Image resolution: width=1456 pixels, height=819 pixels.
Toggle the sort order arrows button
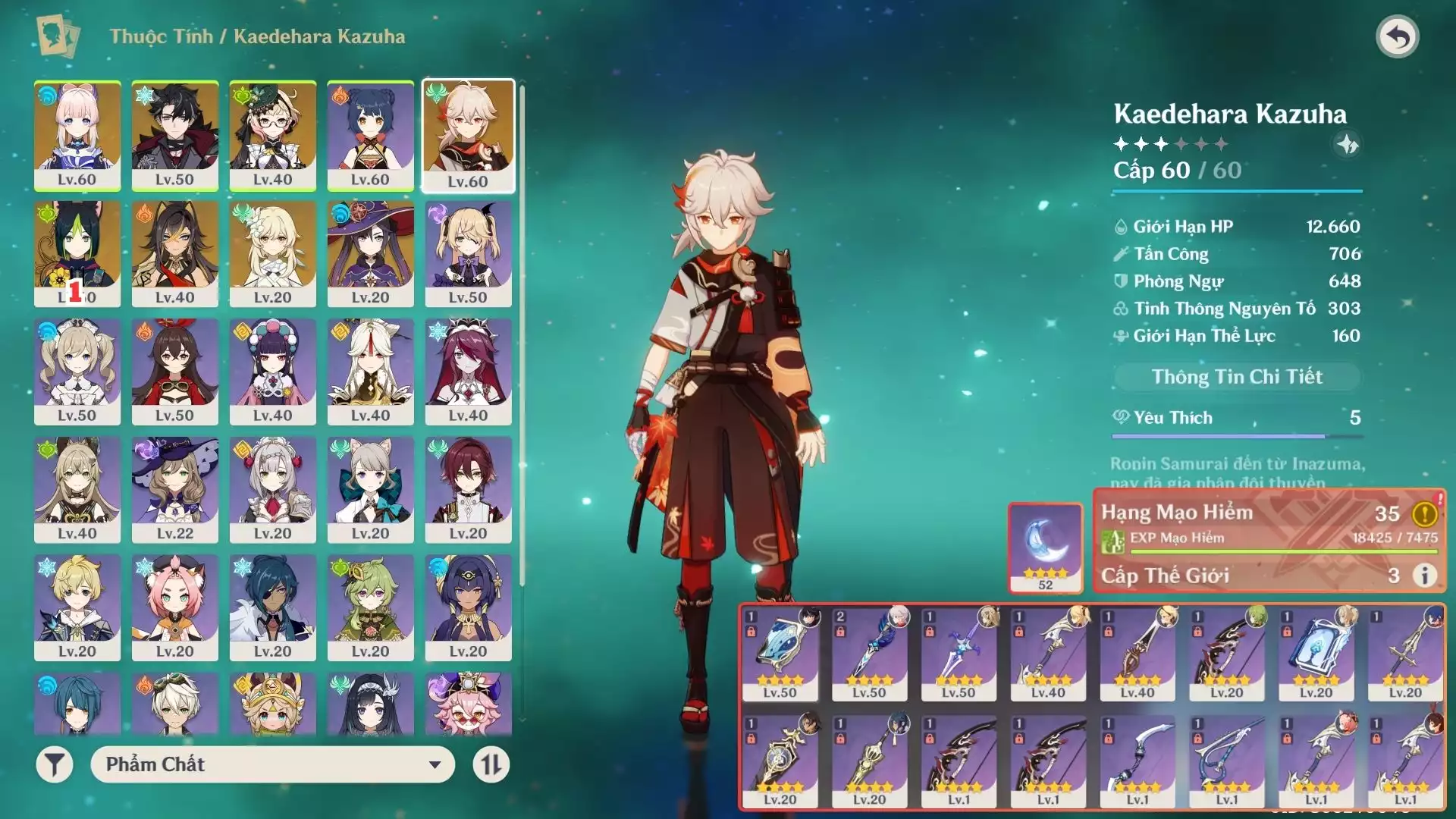[491, 764]
